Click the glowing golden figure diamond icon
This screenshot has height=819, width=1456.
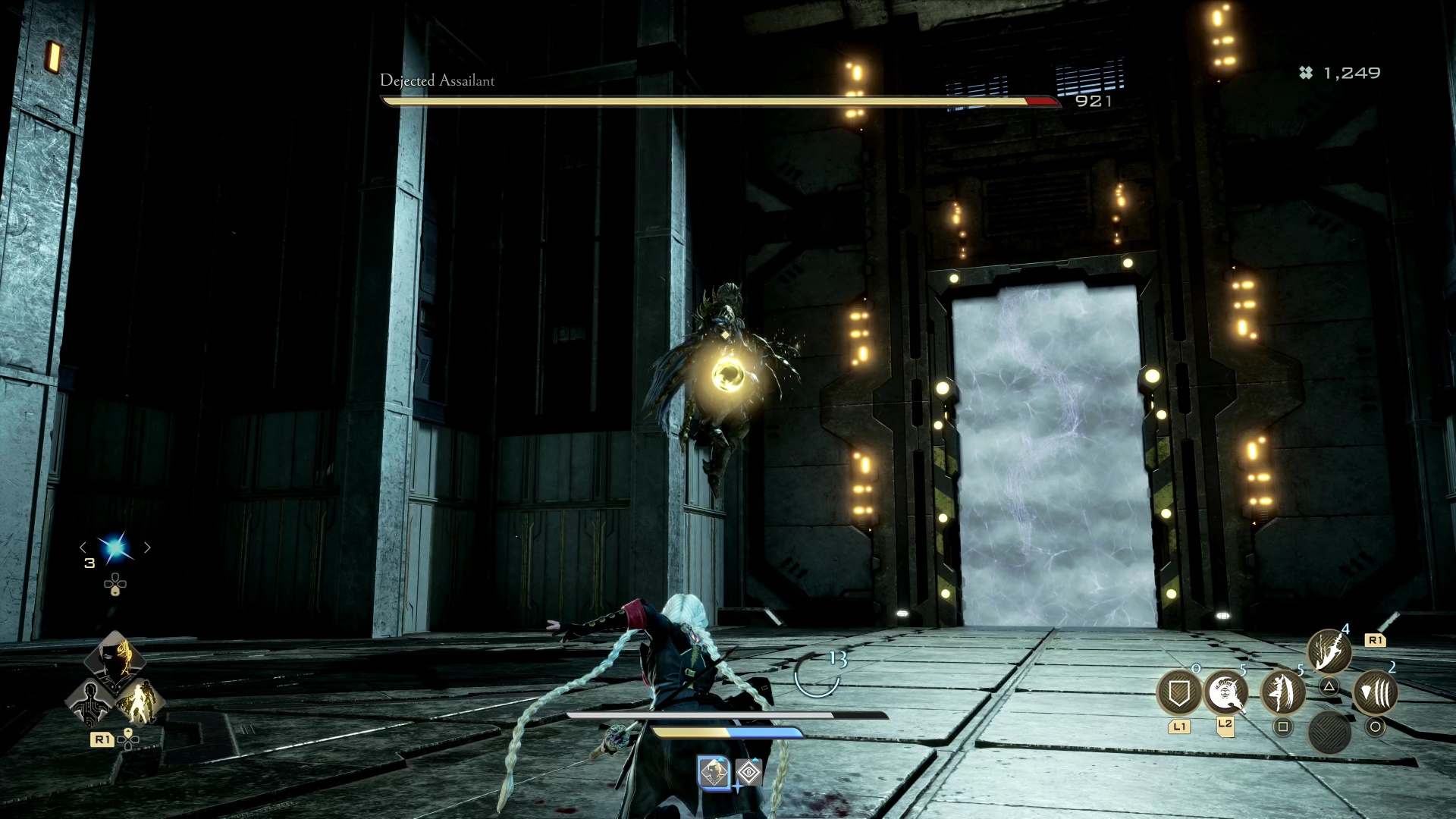[140, 704]
